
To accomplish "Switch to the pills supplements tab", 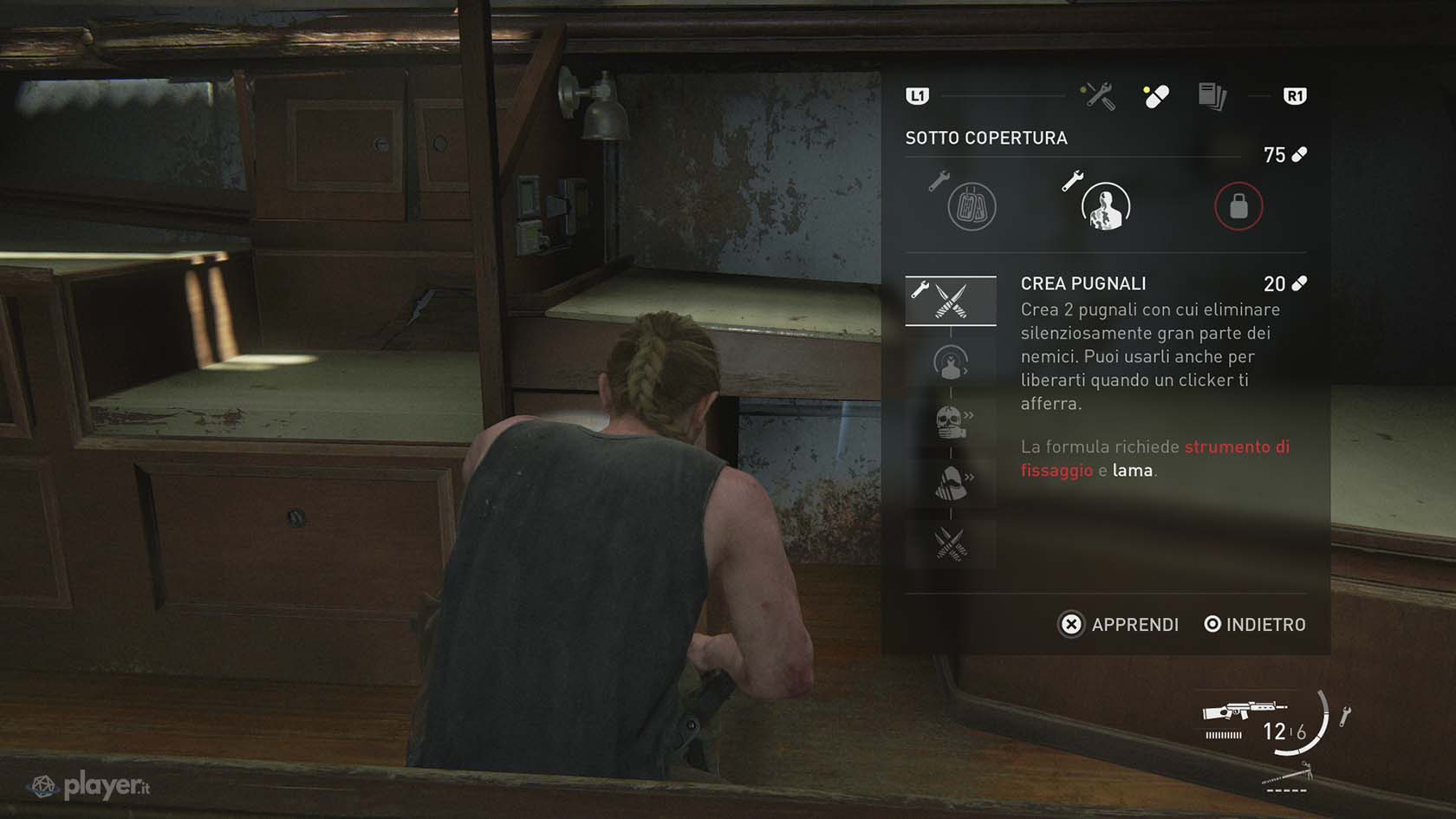I will pyautogui.click(x=1155, y=96).
